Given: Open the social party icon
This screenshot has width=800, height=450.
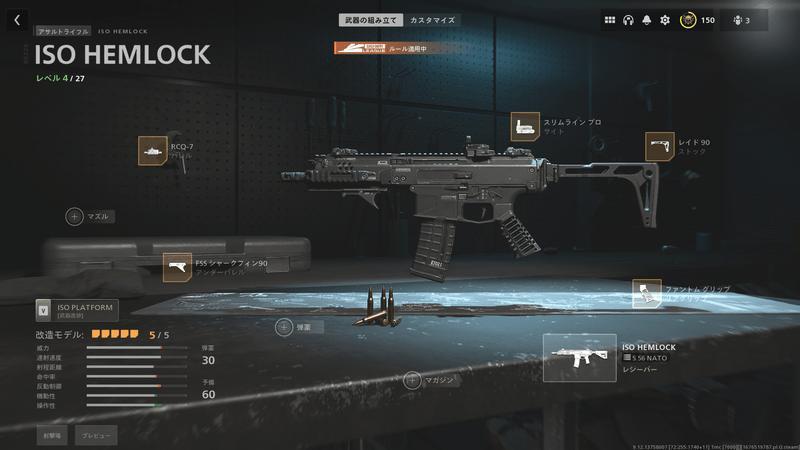Looking at the screenshot, I should [743, 20].
